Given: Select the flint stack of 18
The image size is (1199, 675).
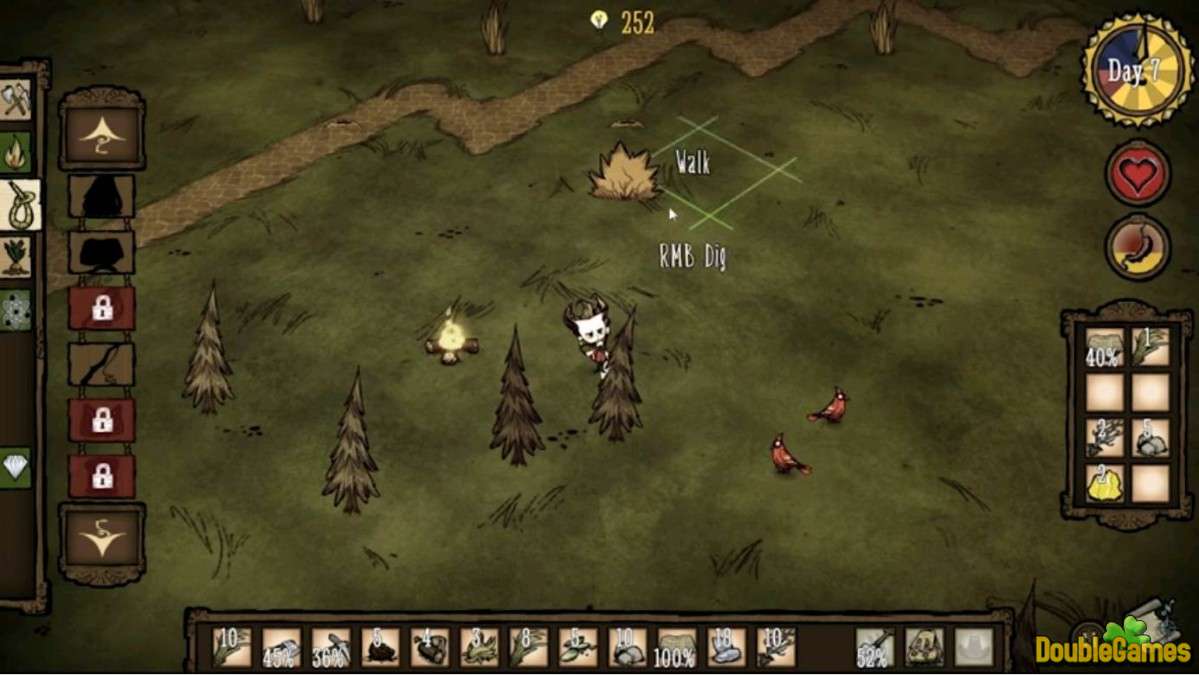Looking at the screenshot, I should (725, 647).
